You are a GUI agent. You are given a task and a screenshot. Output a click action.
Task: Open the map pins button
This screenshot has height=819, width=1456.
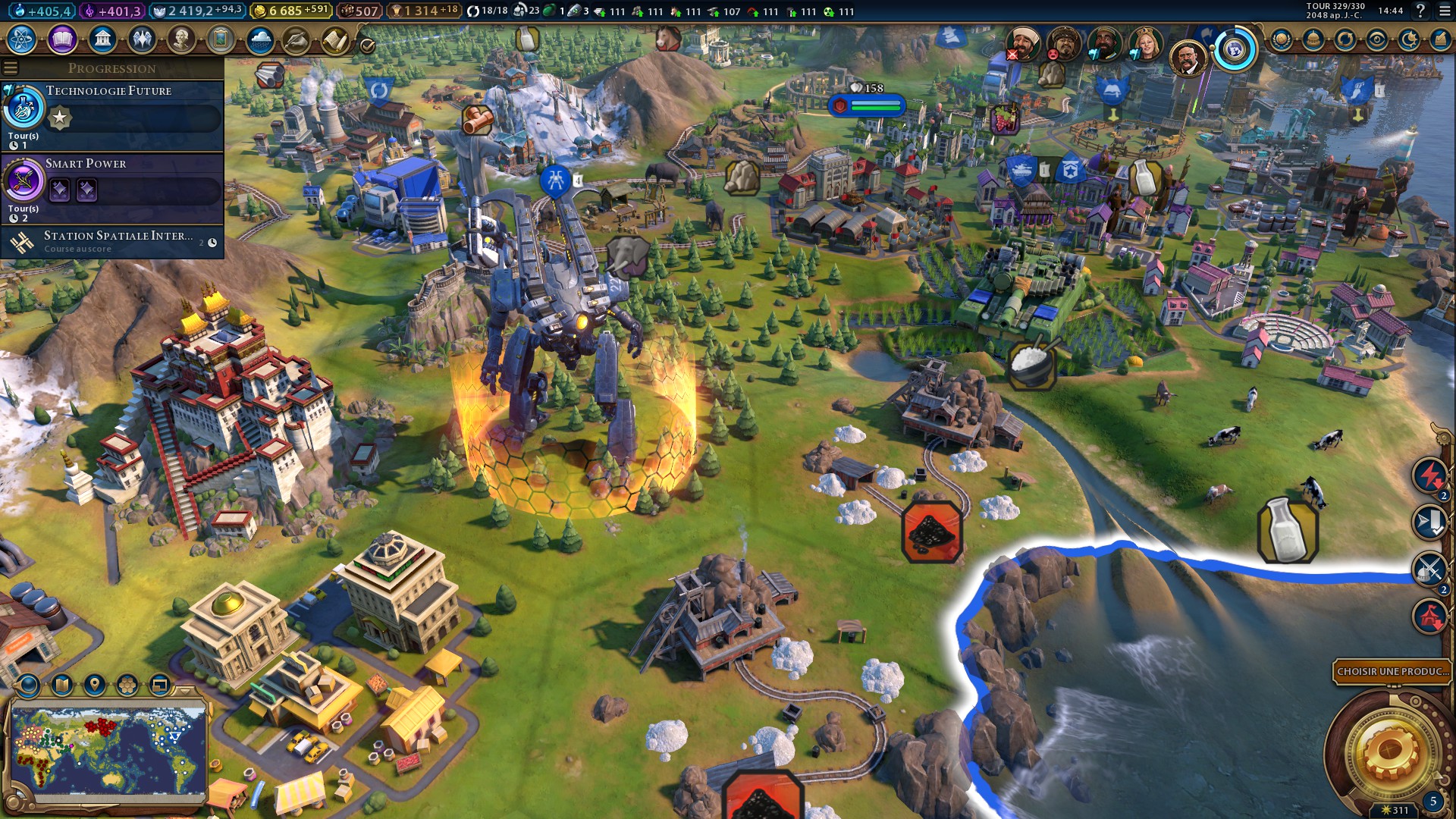(95, 686)
